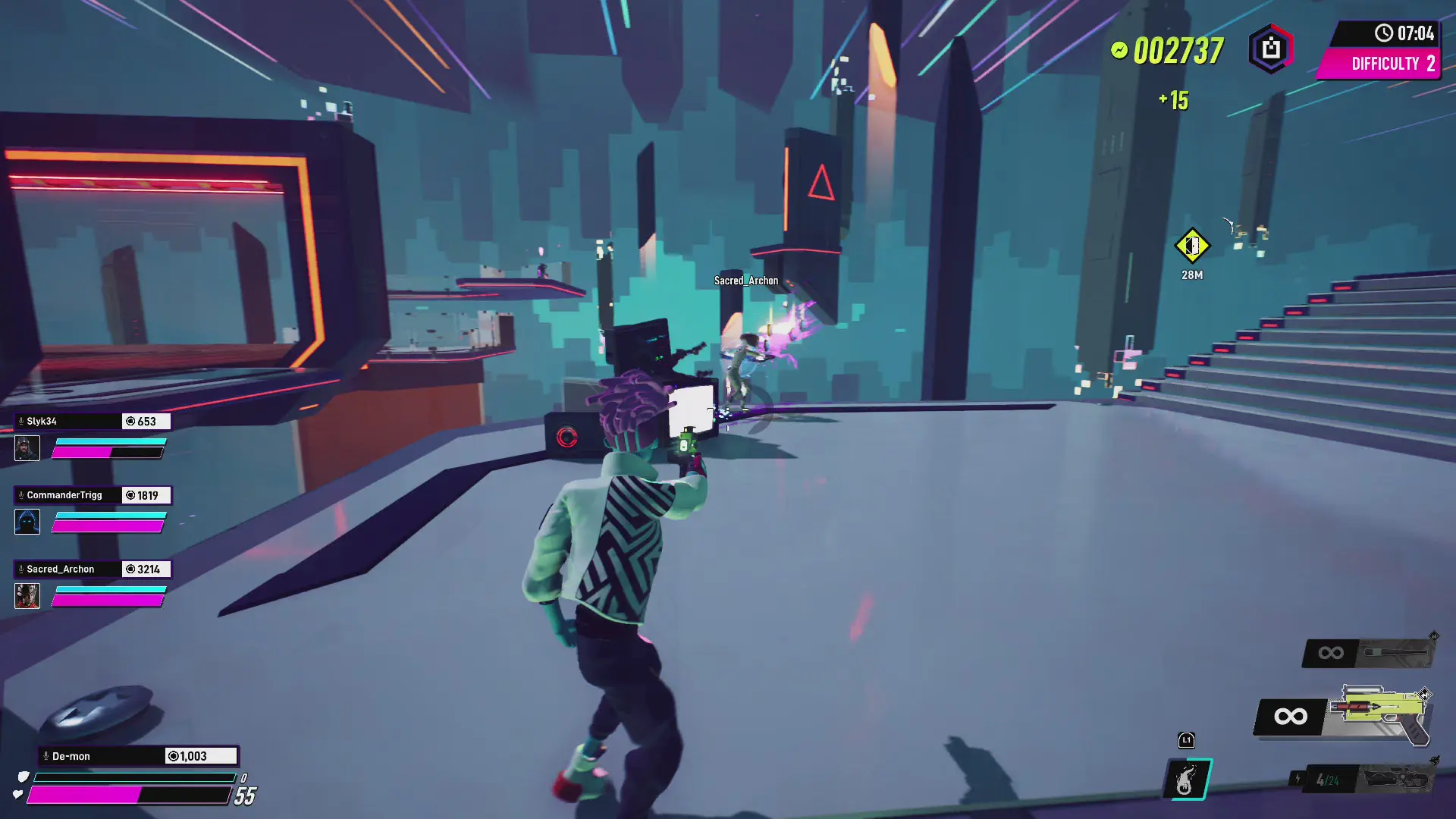Screen dimensions: 1456x819
Task: Open the hexagonal objective icon beside the score
Action: pyautogui.click(x=1271, y=49)
